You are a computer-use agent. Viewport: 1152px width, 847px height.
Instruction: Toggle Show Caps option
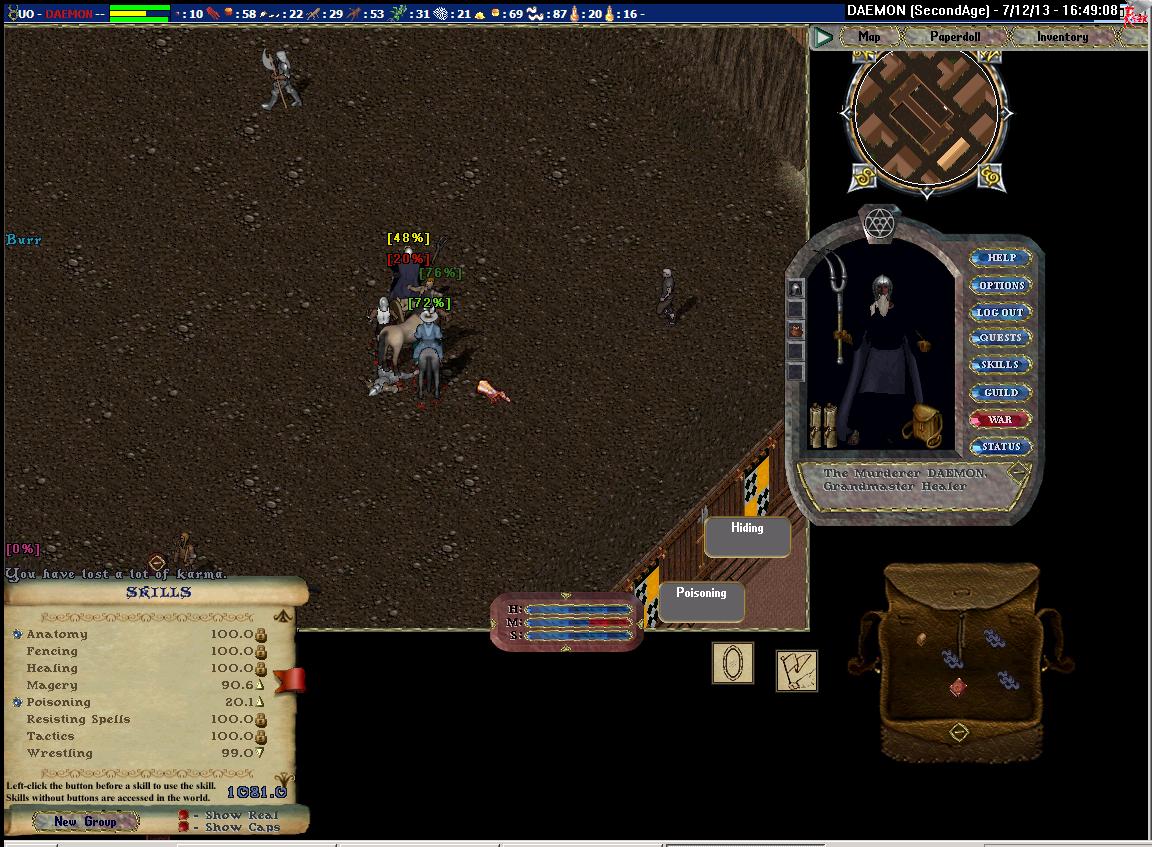pos(183,827)
